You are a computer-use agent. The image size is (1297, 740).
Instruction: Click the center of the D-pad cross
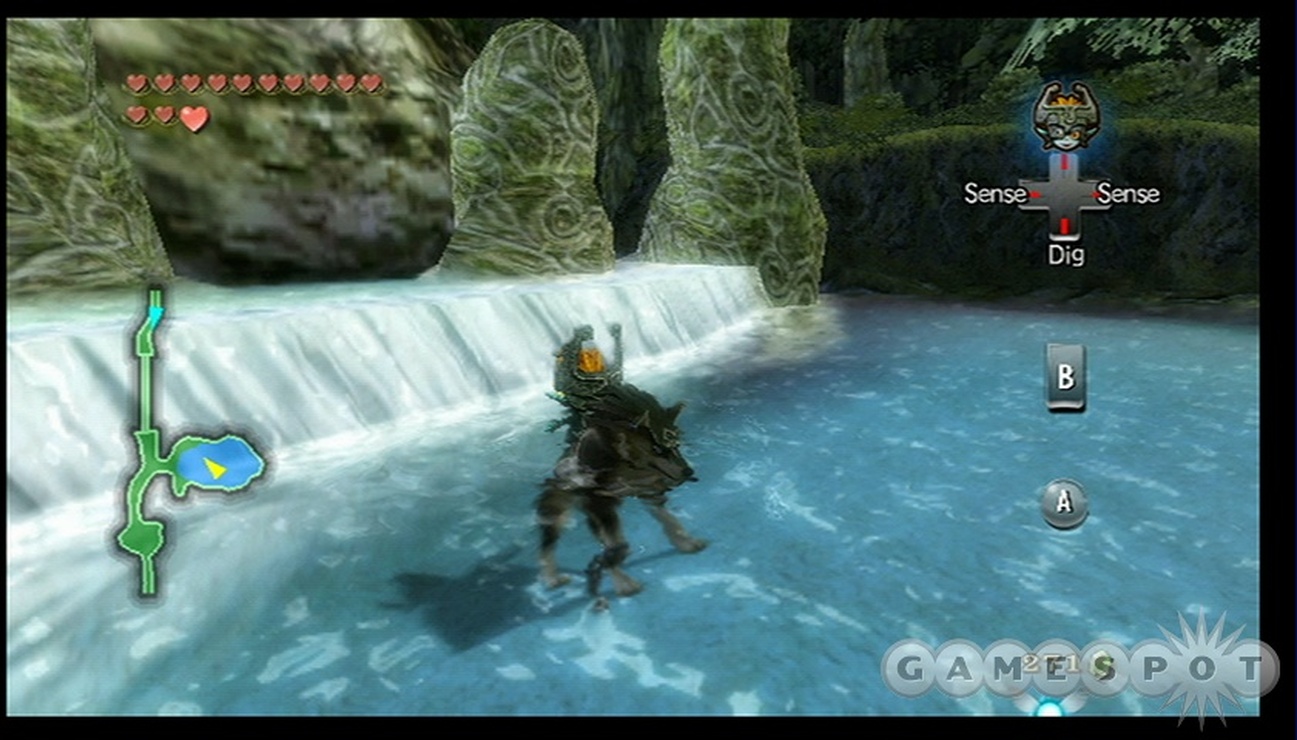[x=1065, y=194]
